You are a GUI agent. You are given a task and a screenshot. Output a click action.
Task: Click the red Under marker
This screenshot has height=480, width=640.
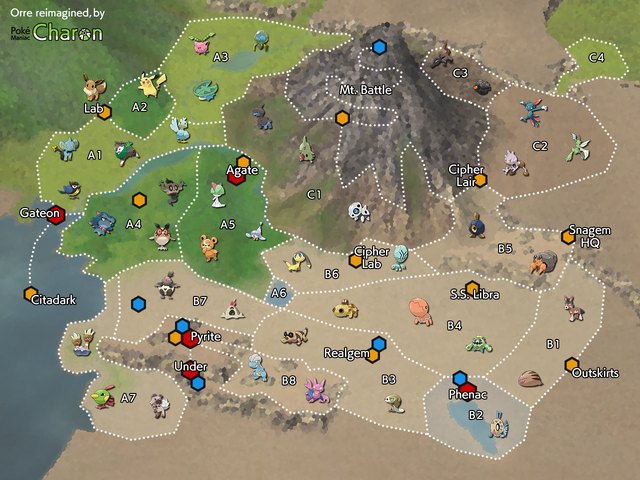click(190, 374)
